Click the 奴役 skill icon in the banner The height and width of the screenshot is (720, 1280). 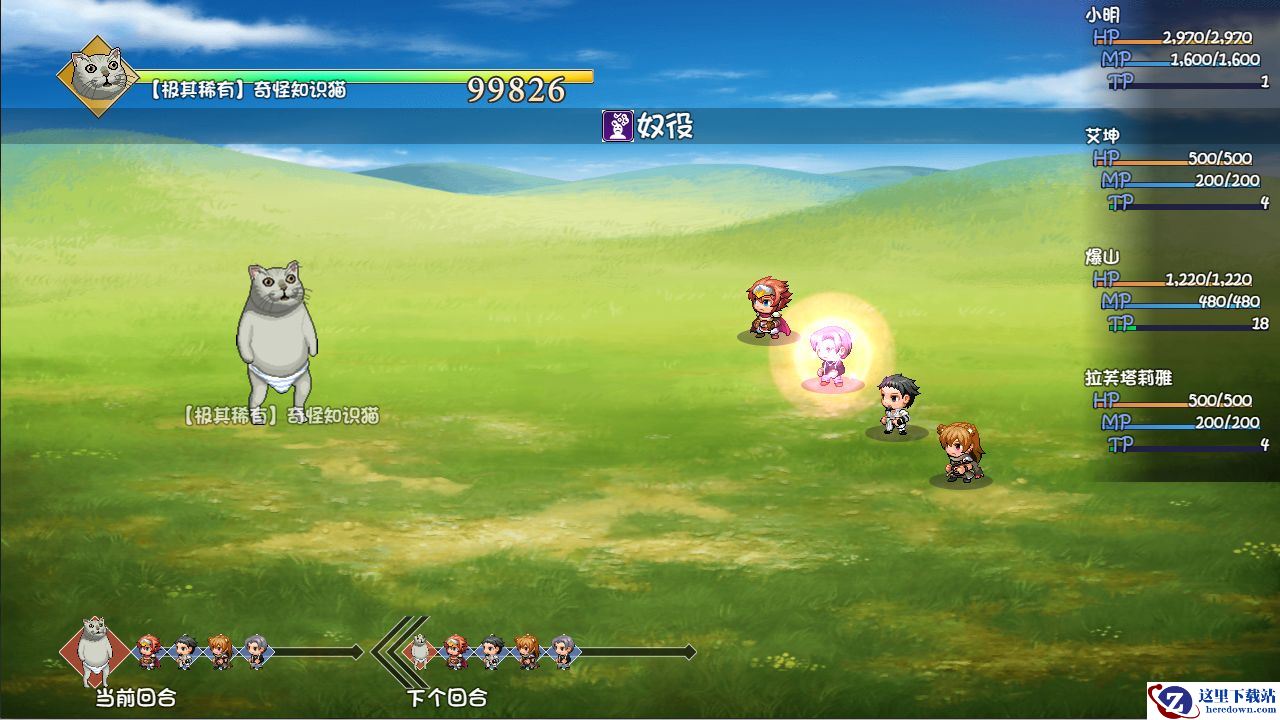(x=617, y=126)
